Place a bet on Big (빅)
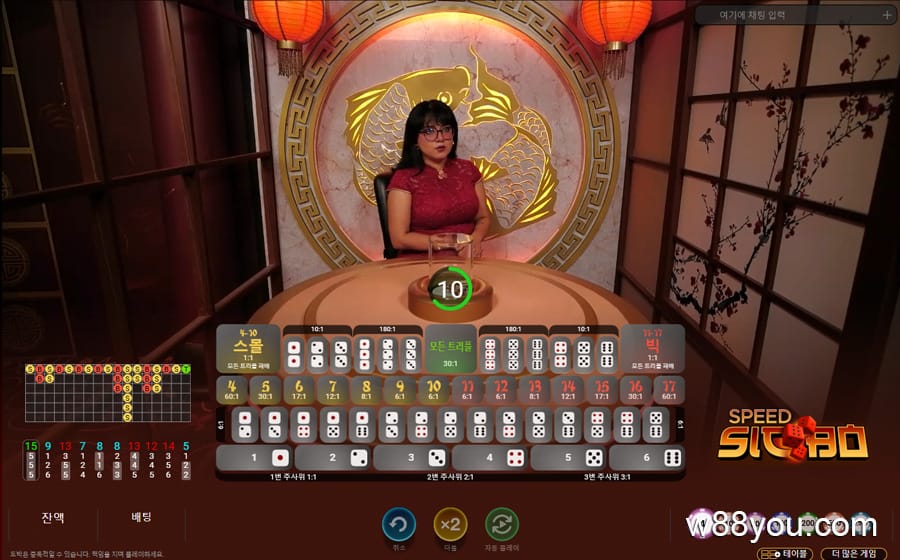This screenshot has width=900, height=560. (653, 348)
